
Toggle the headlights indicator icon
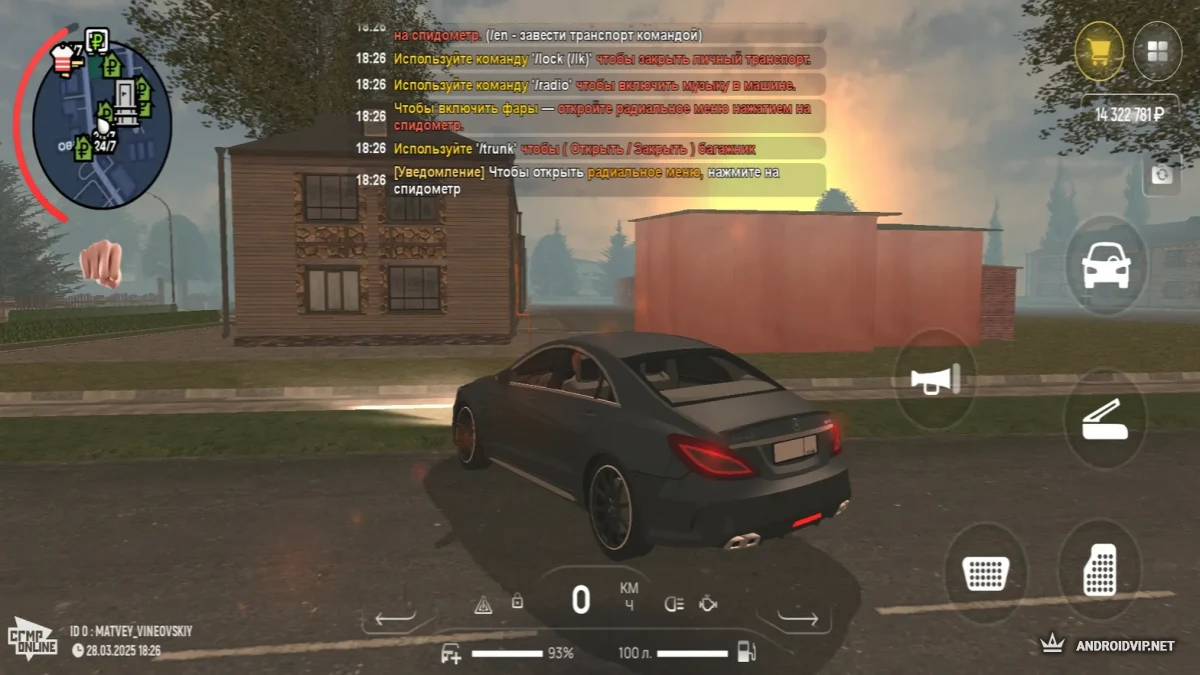click(675, 603)
